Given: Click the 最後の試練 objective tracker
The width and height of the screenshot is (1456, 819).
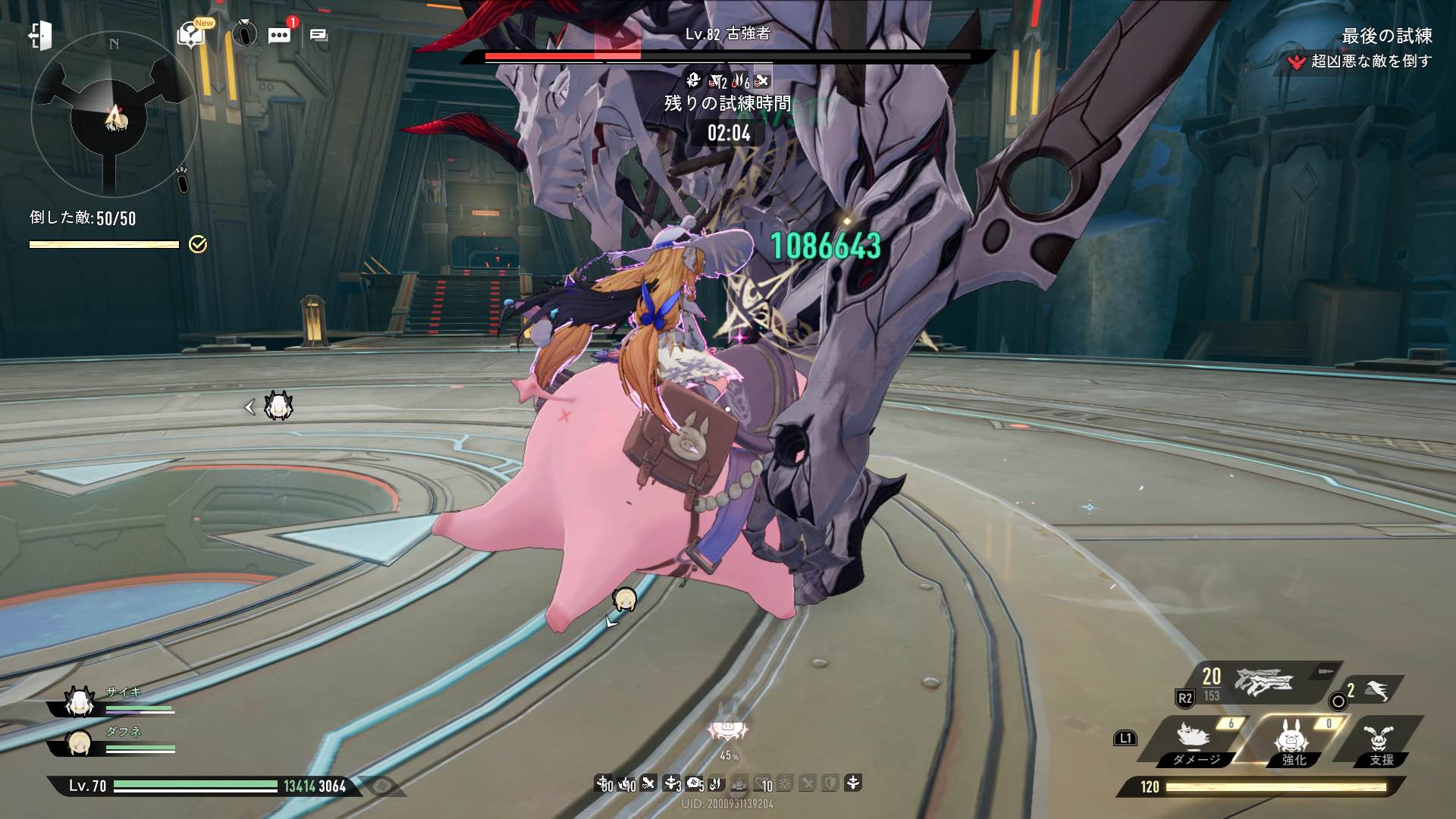Looking at the screenshot, I should tap(1386, 36).
